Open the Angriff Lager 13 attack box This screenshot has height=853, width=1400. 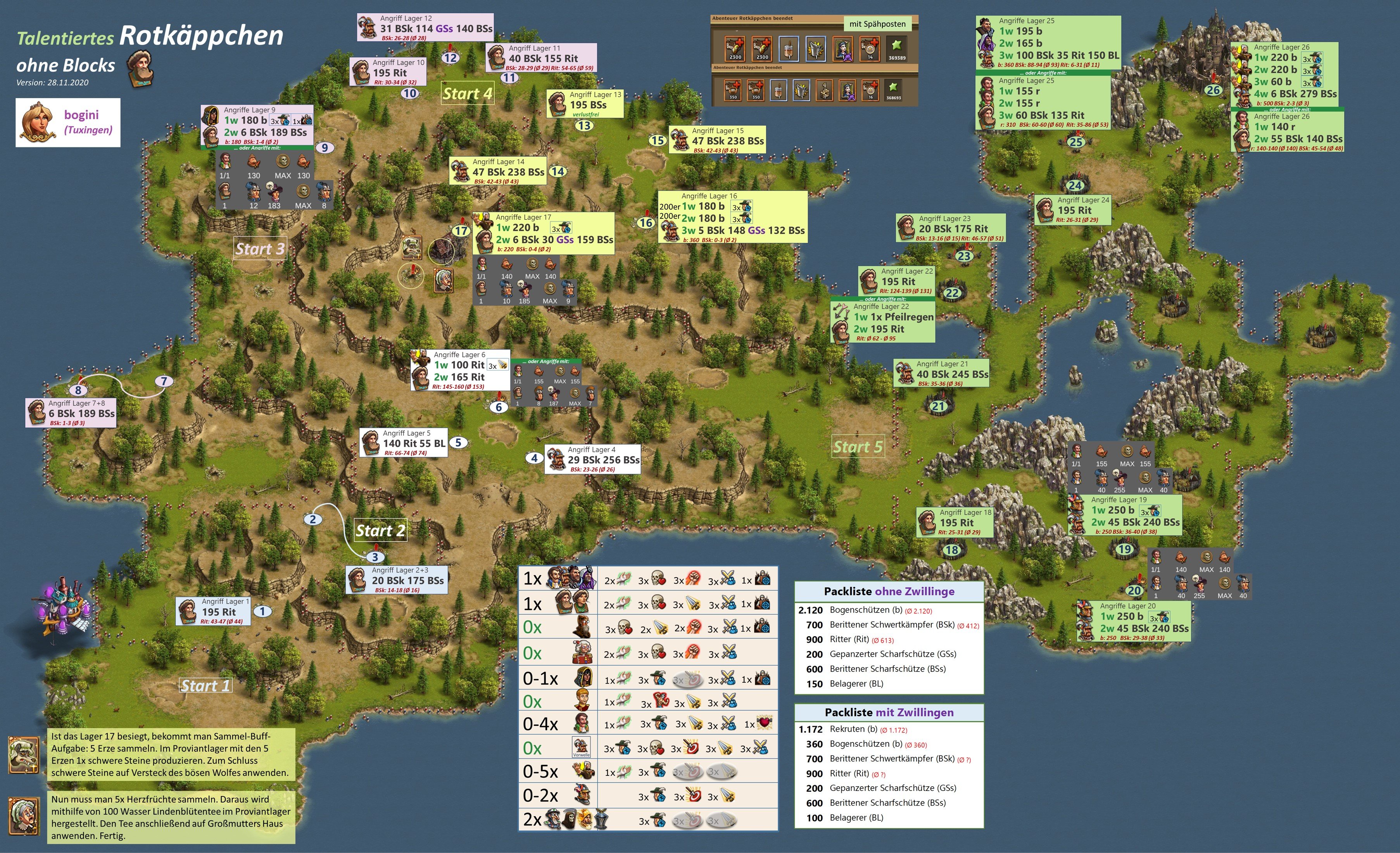tap(585, 104)
